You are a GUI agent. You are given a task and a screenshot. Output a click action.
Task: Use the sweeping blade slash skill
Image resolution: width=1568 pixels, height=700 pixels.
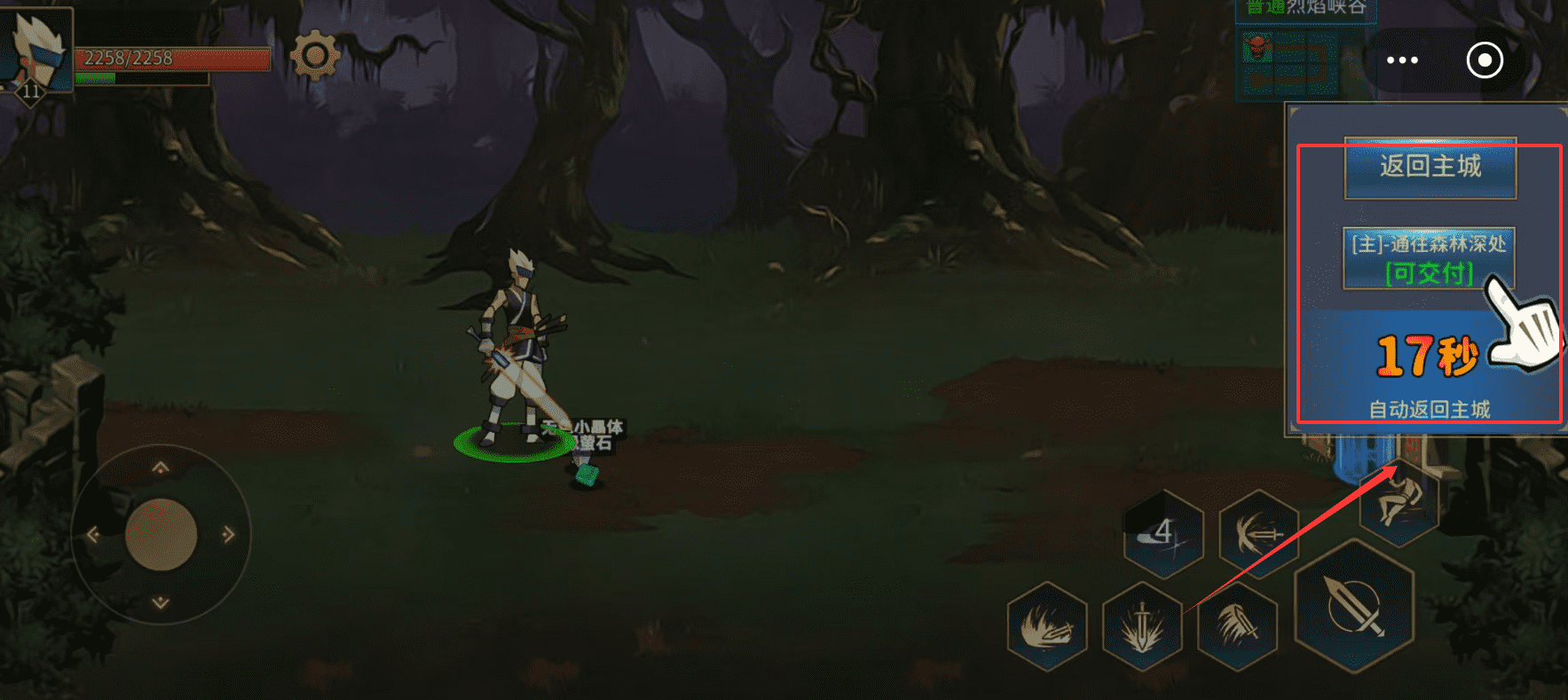pos(1237,626)
